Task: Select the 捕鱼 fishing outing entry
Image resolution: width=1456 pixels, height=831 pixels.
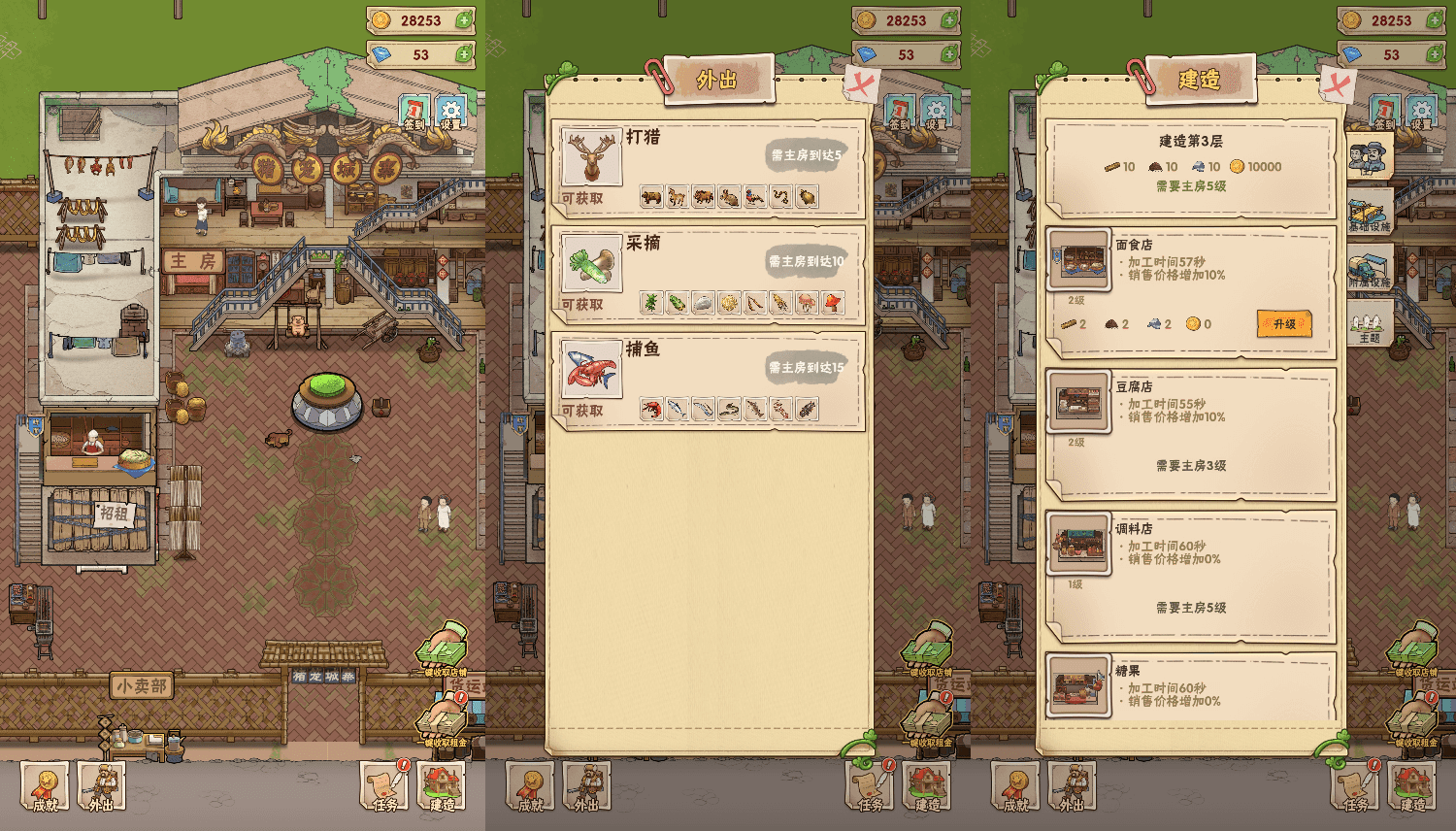Action: point(707,380)
